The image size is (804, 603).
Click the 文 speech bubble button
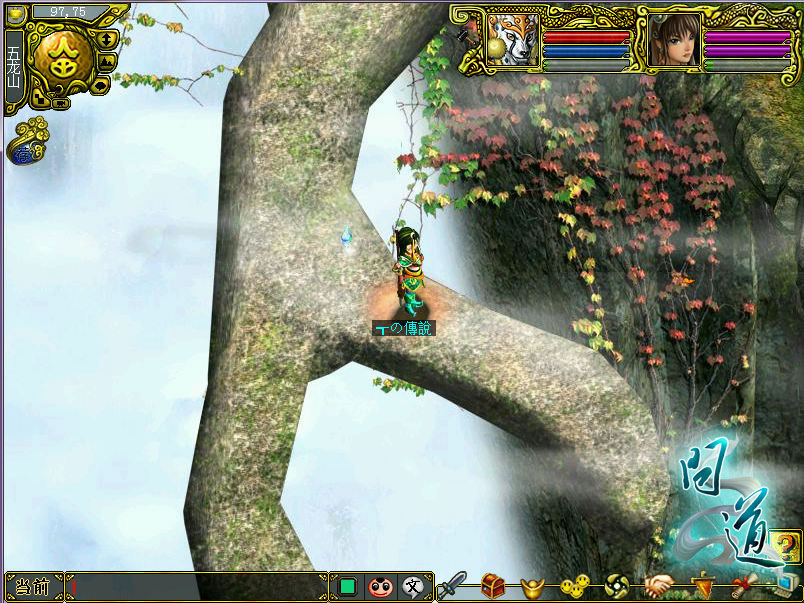412,587
